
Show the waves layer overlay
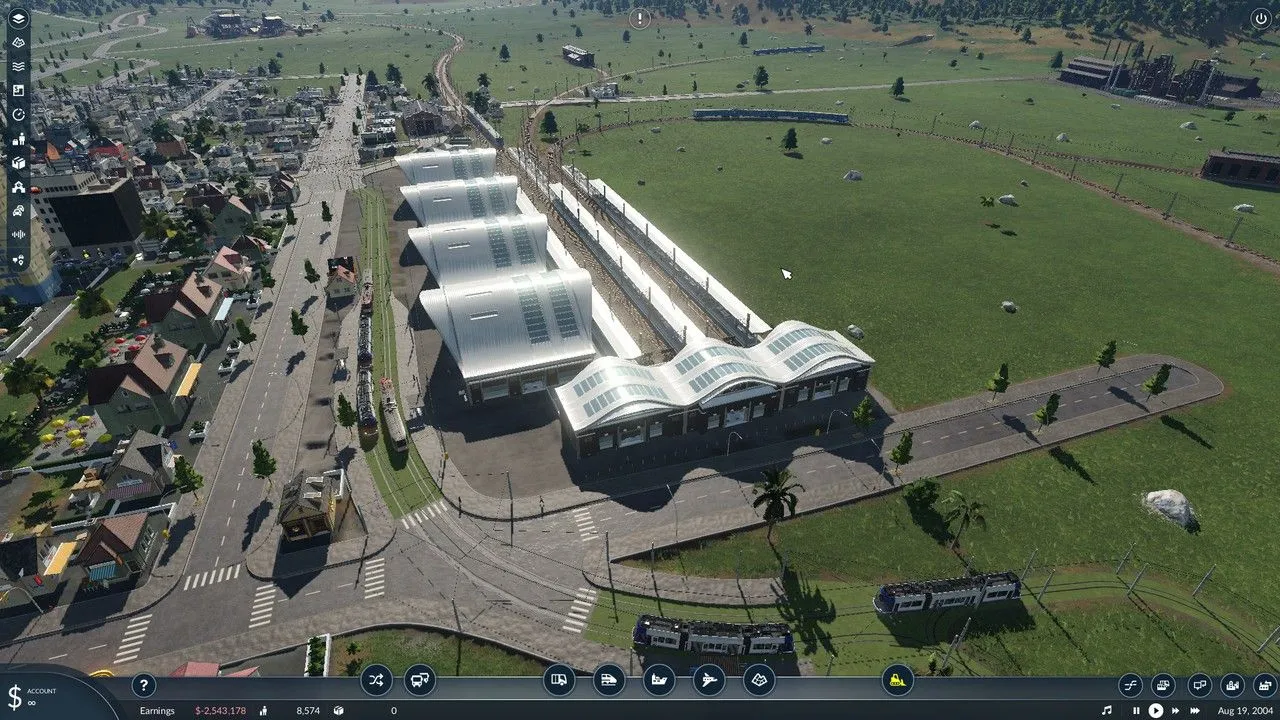click(x=18, y=66)
